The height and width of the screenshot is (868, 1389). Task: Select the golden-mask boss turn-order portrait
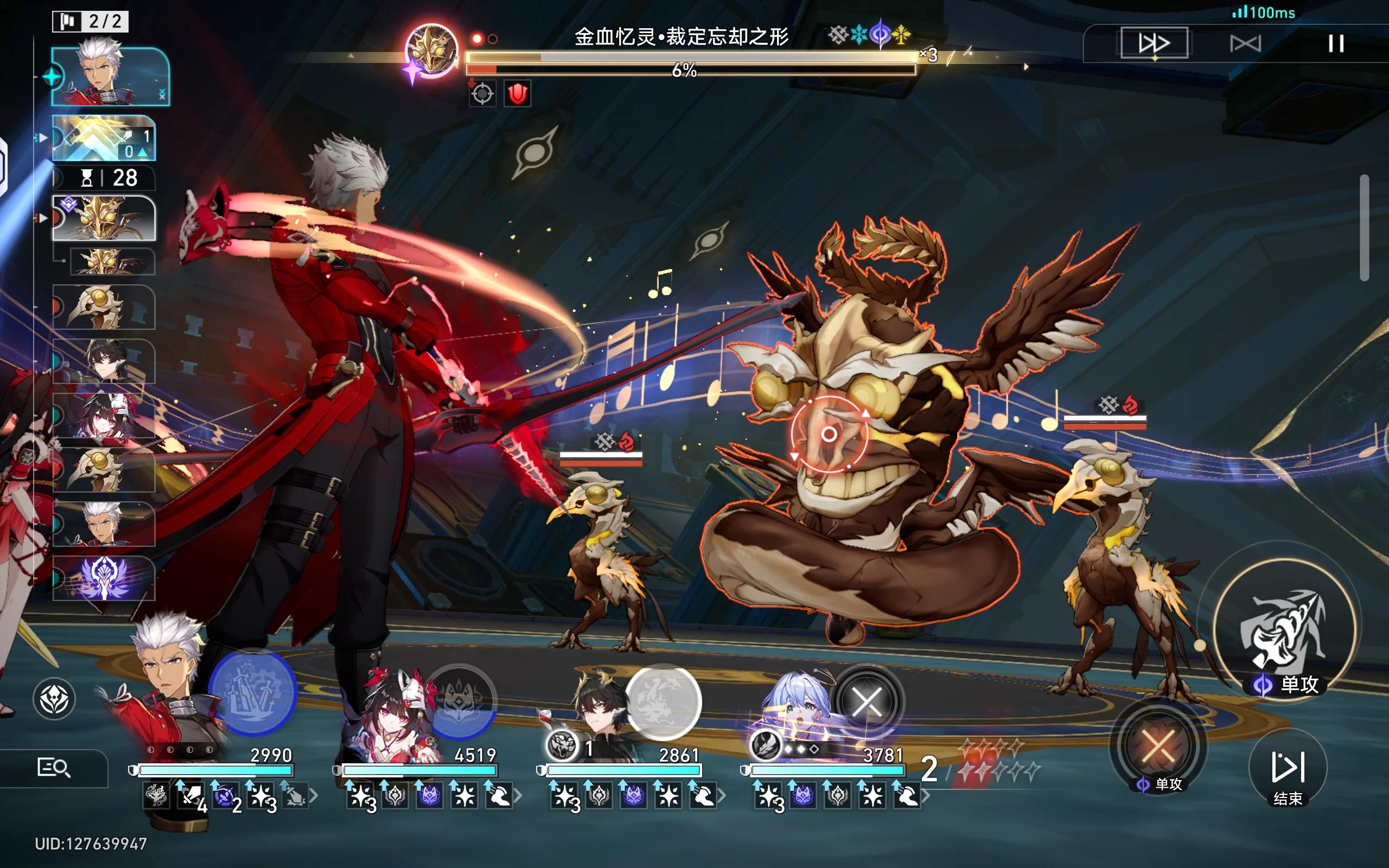point(104,218)
